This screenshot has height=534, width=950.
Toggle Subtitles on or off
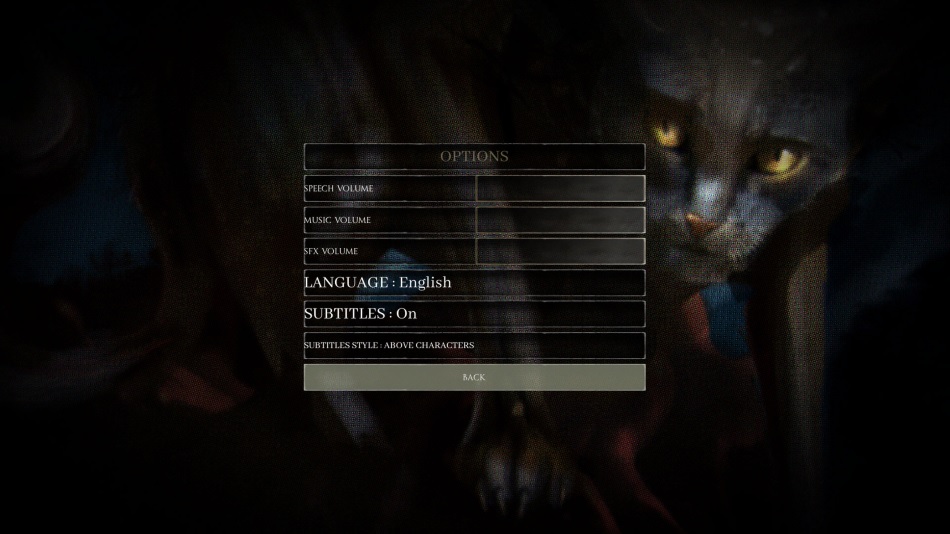[x=474, y=314]
